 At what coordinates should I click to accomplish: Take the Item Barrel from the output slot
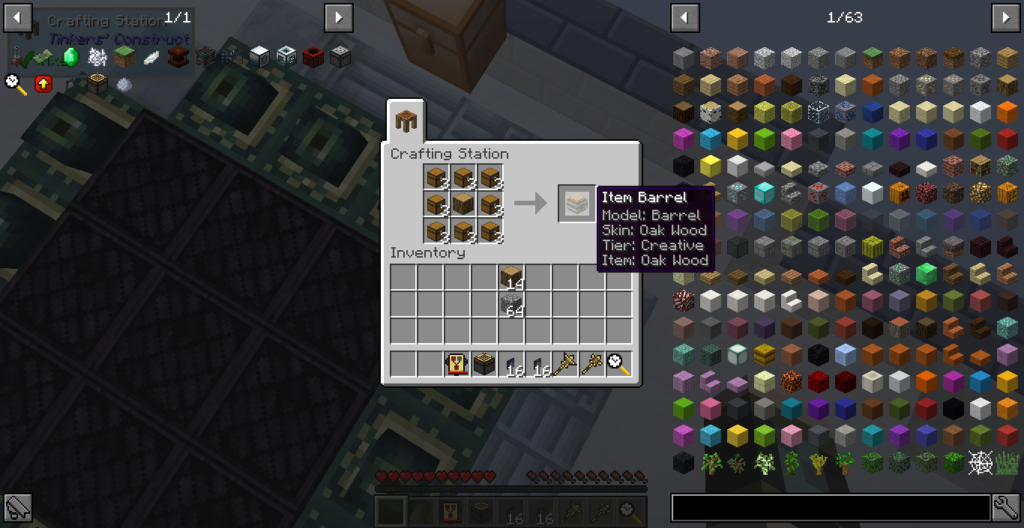pyautogui.click(x=576, y=204)
